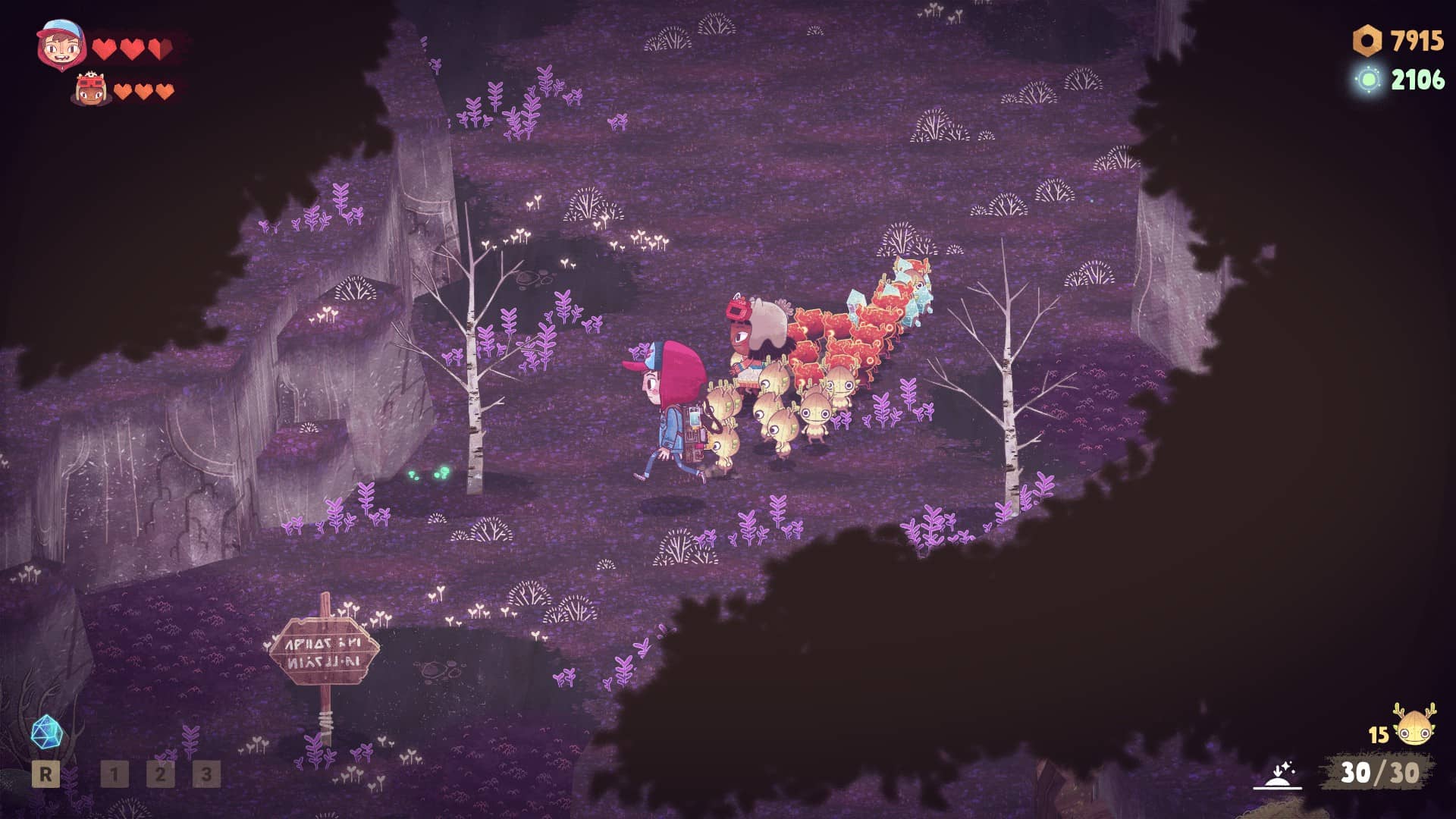Select Wake's red-hooded character portrait
This screenshot has width=1456, height=819.
pos(61,45)
